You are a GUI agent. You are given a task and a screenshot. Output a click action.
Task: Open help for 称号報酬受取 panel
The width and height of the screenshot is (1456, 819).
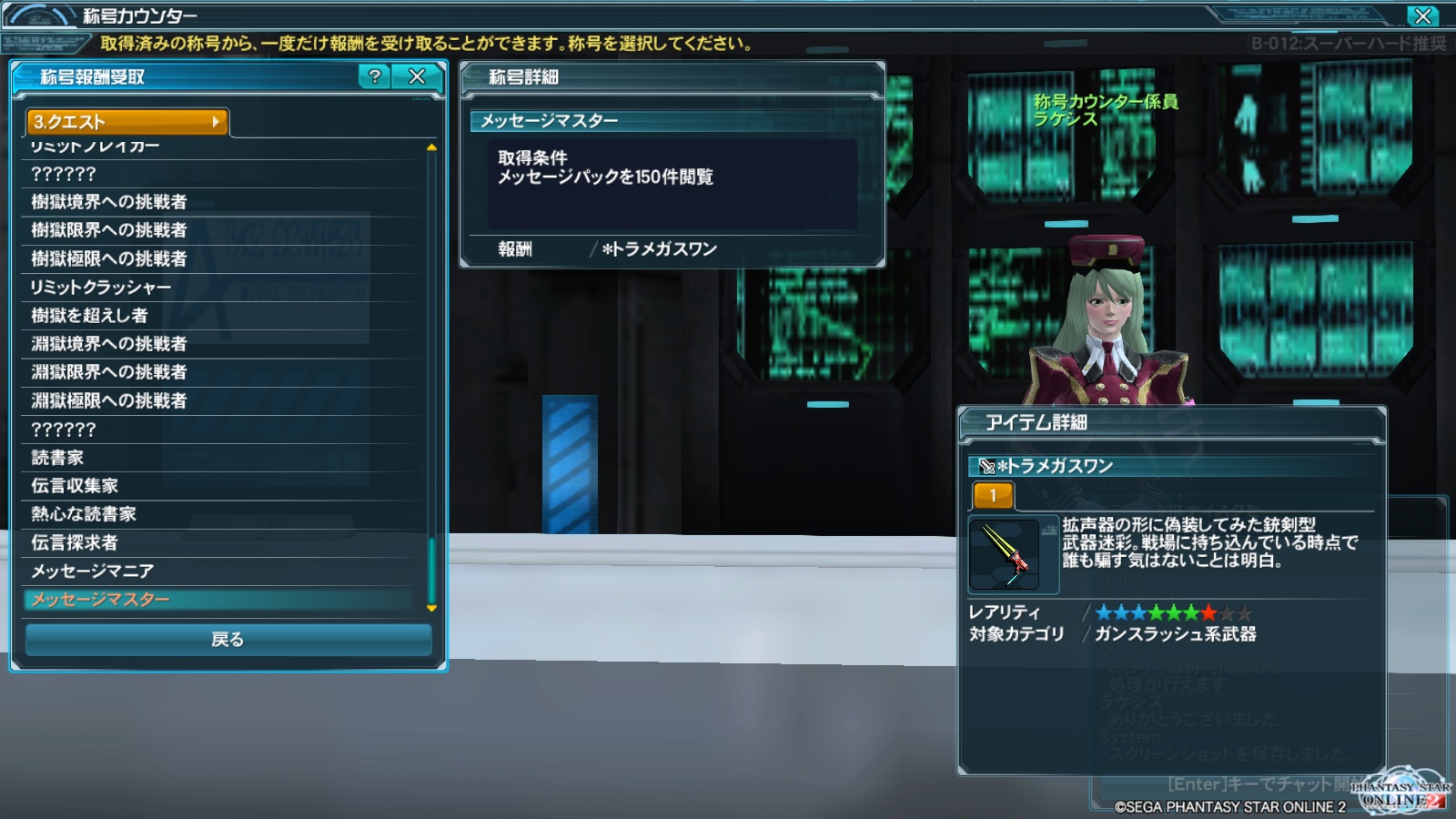[x=374, y=76]
